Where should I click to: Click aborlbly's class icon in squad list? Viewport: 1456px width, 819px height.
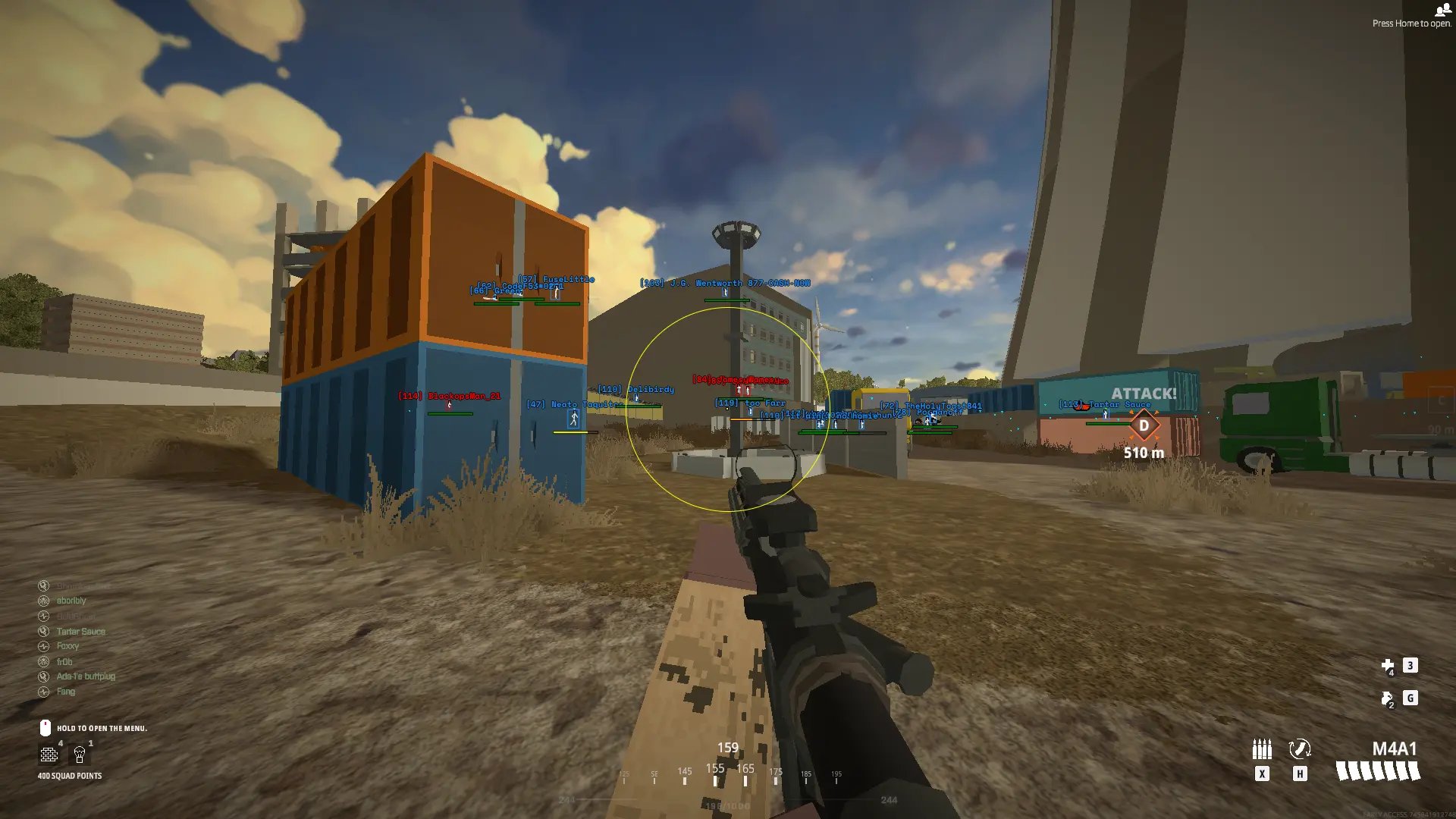(x=43, y=600)
